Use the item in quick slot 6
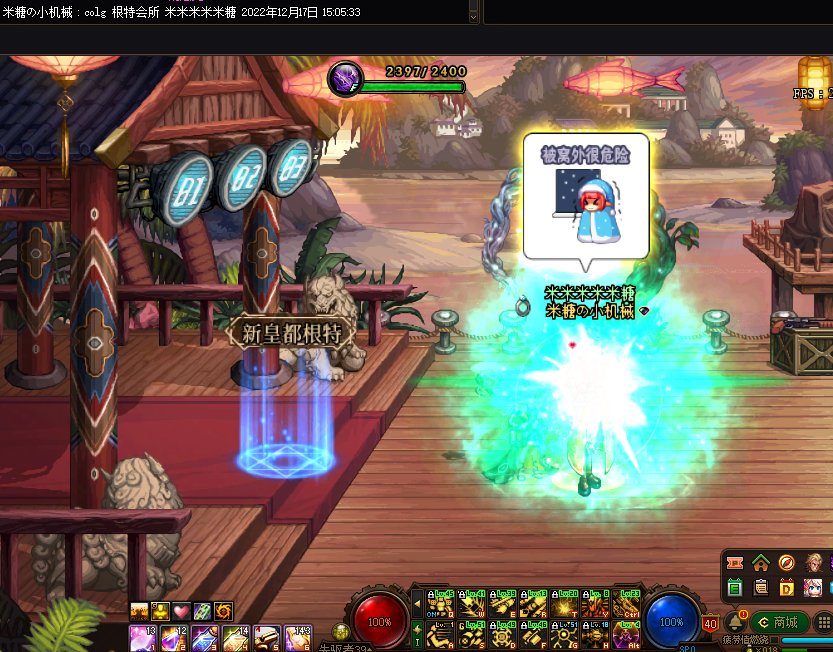The height and width of the screenshot is (652, 833). pyautogui.click(x=298, y=637)
